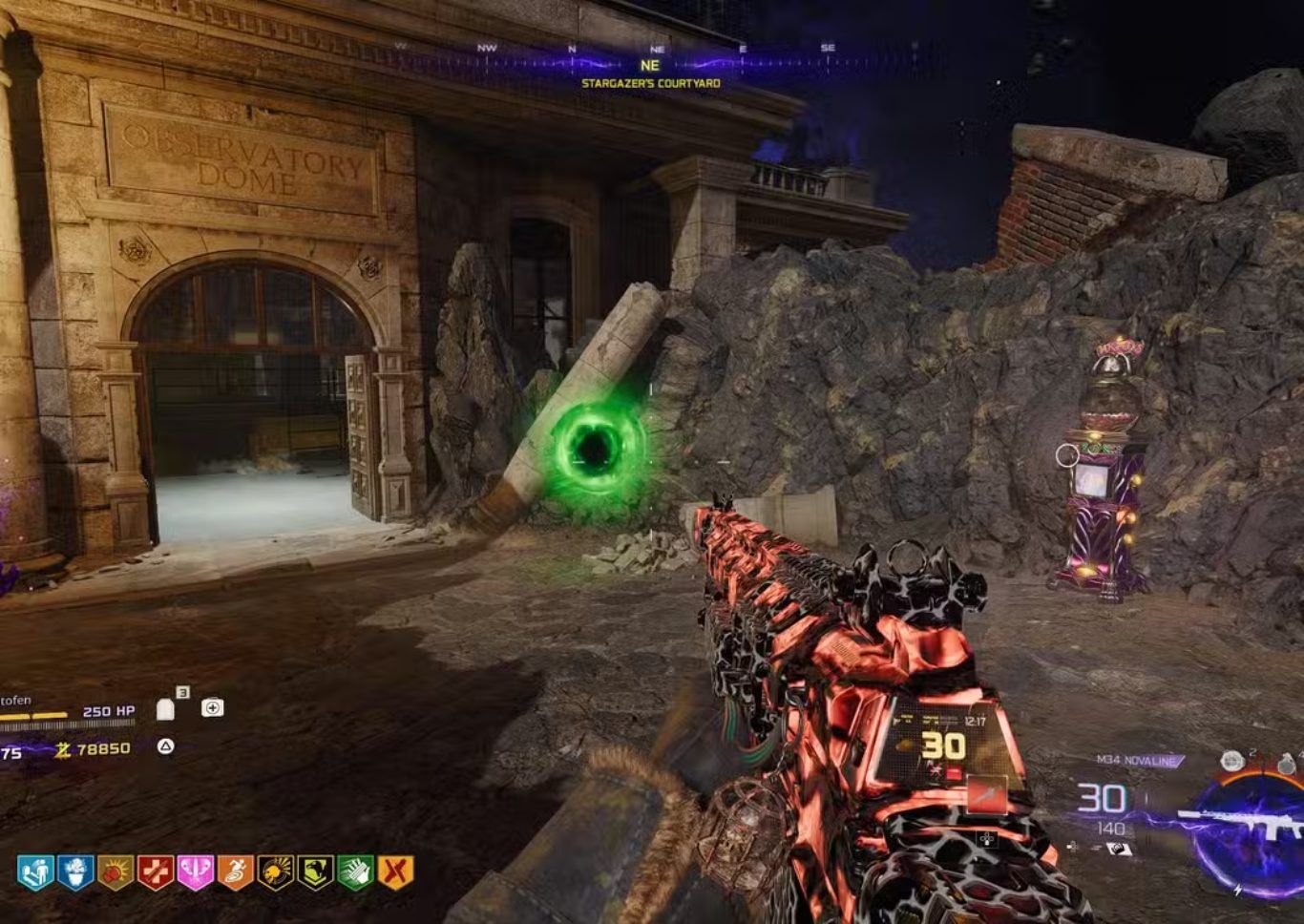
Task: Click the tactical grenade equipment icon
Action: pyautogui.click(x=1232, y=761)
